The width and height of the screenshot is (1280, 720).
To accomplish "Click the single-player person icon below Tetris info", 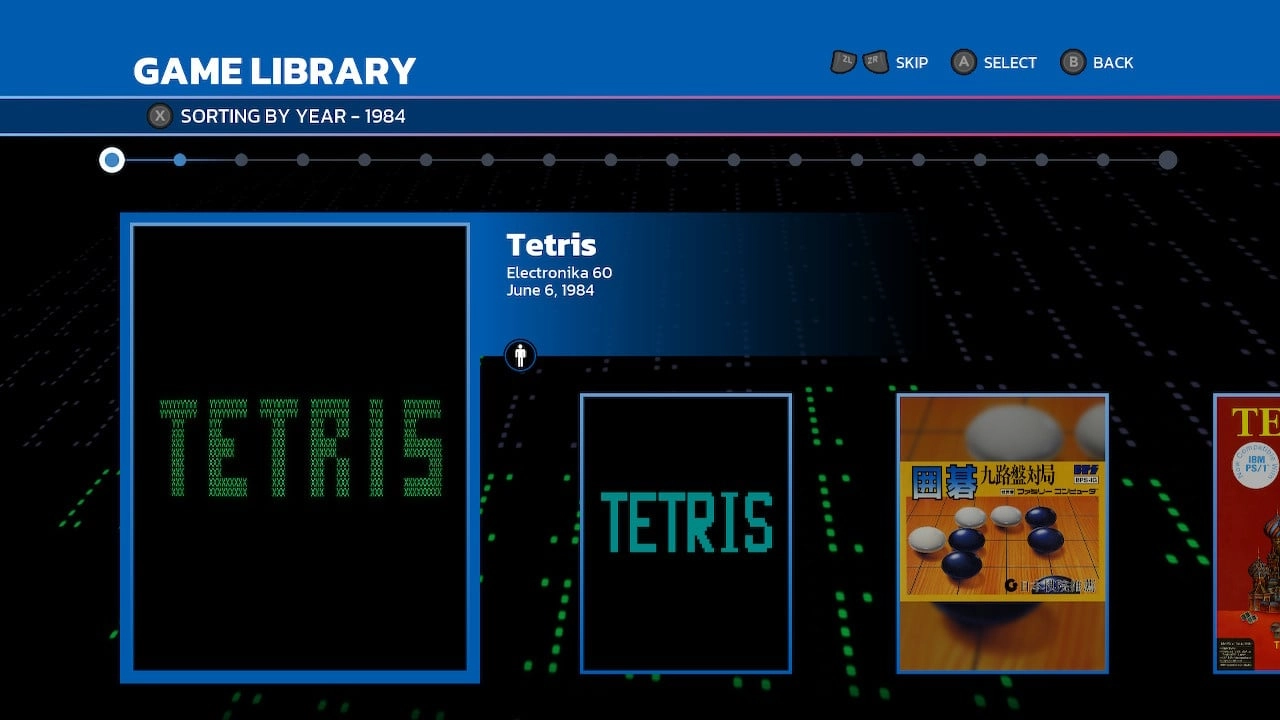I will (519, 355).
